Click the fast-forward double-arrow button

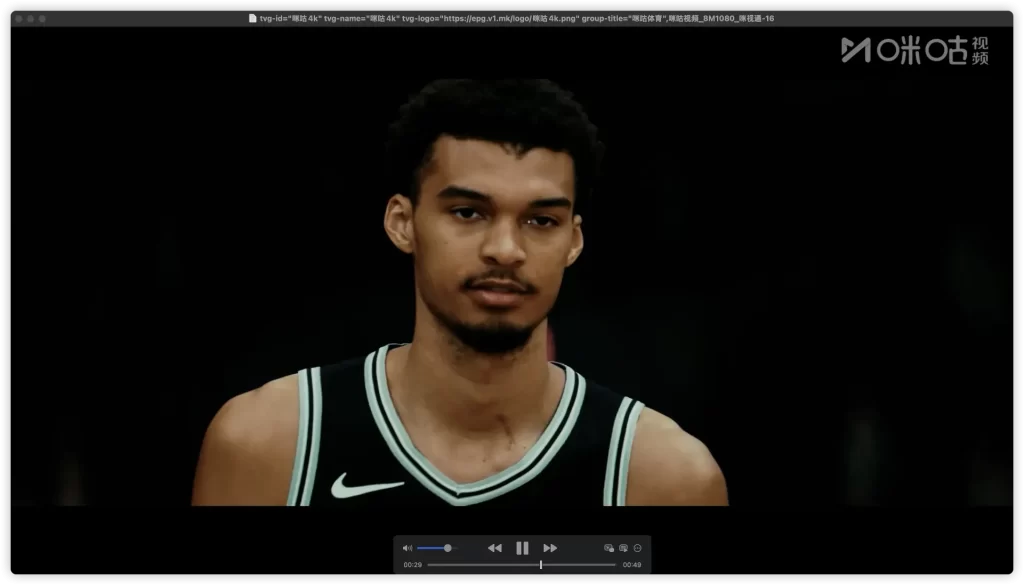point(550,548)
